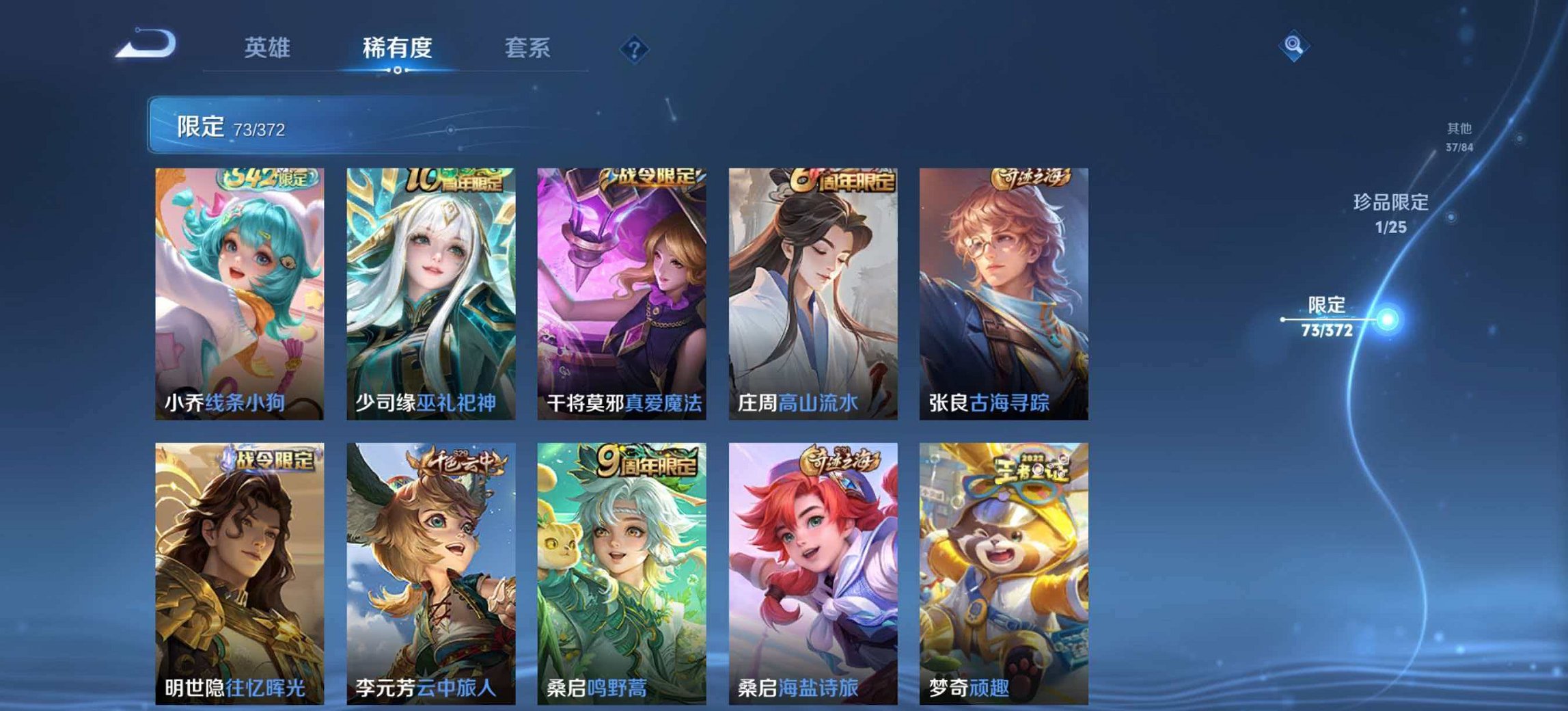Switch to the 套系 tab
This screenshot has width=1568, height=711.
[x=527, y=49]
